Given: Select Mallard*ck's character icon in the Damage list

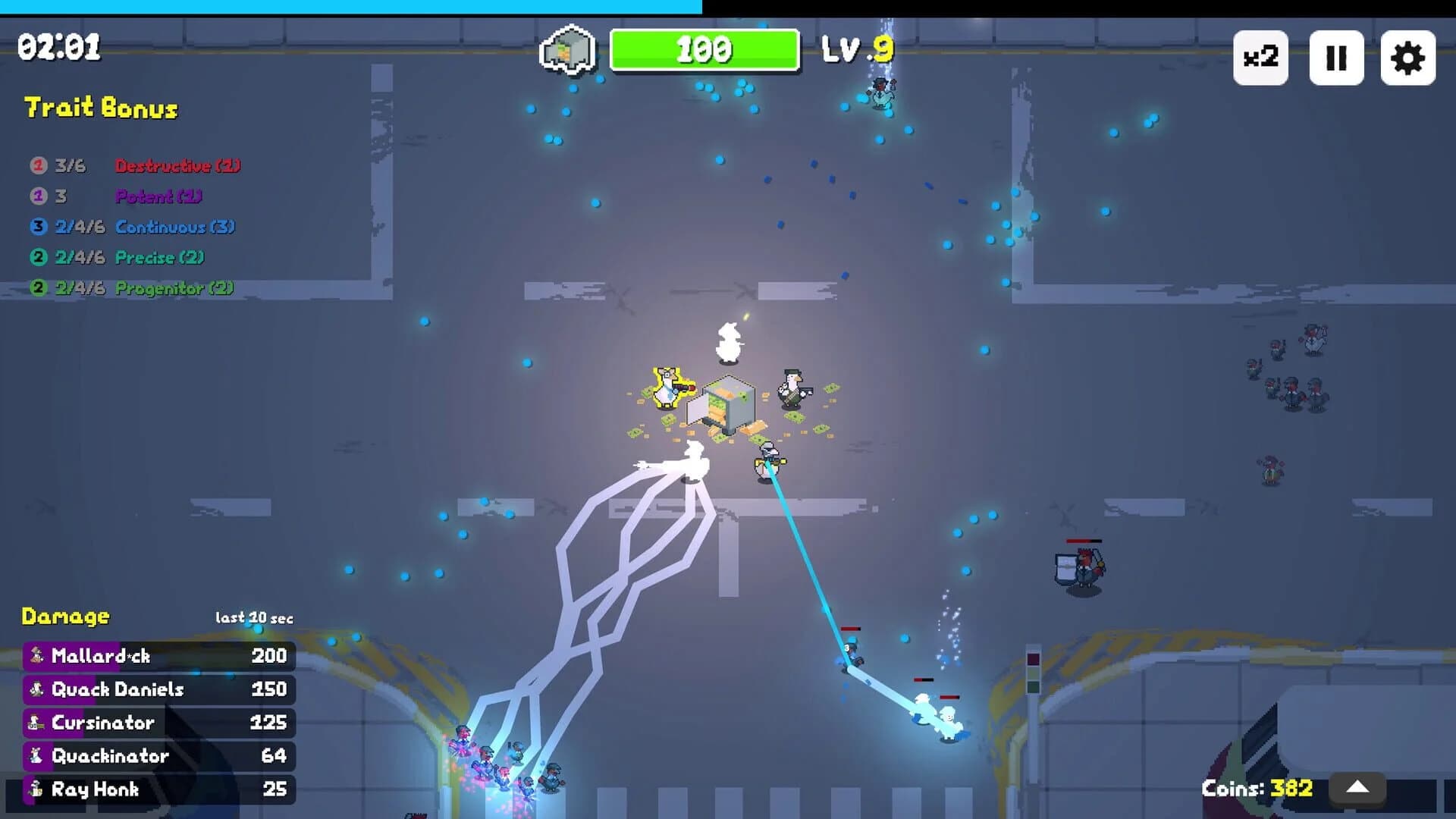Looking at the screenshot, I should pyautogui.click(x=35, y=656).
